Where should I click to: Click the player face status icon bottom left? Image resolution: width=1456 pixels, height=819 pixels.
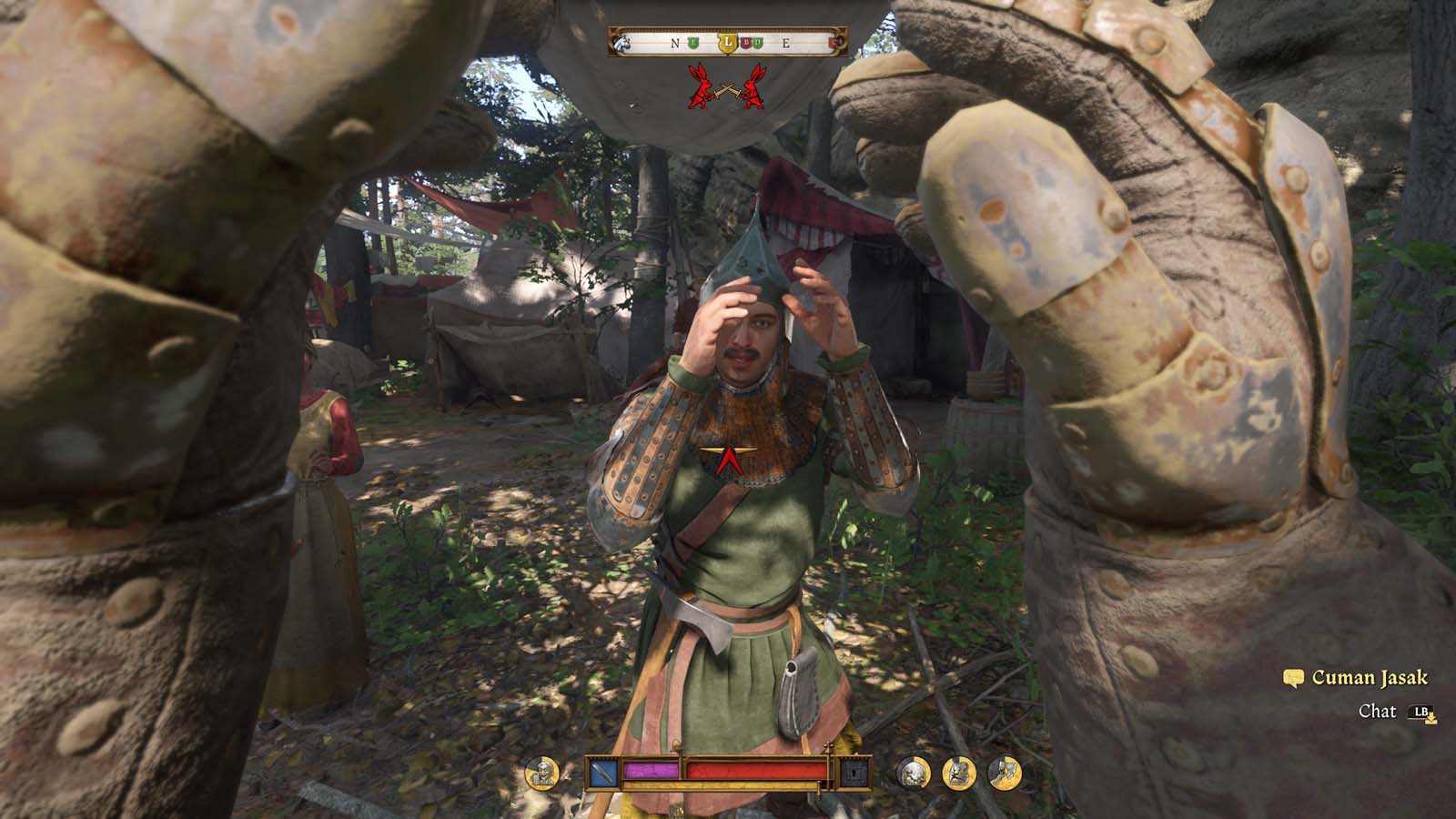pos(541,772)
